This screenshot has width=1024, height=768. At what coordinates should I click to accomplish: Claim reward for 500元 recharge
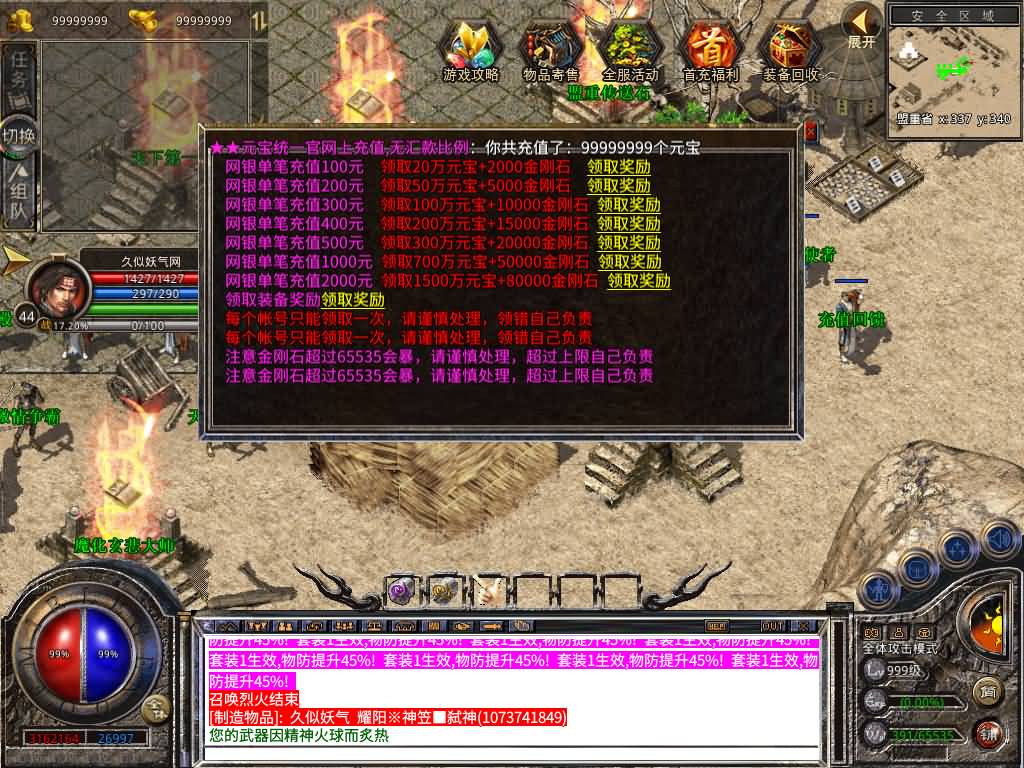click(x=629, y=243)
